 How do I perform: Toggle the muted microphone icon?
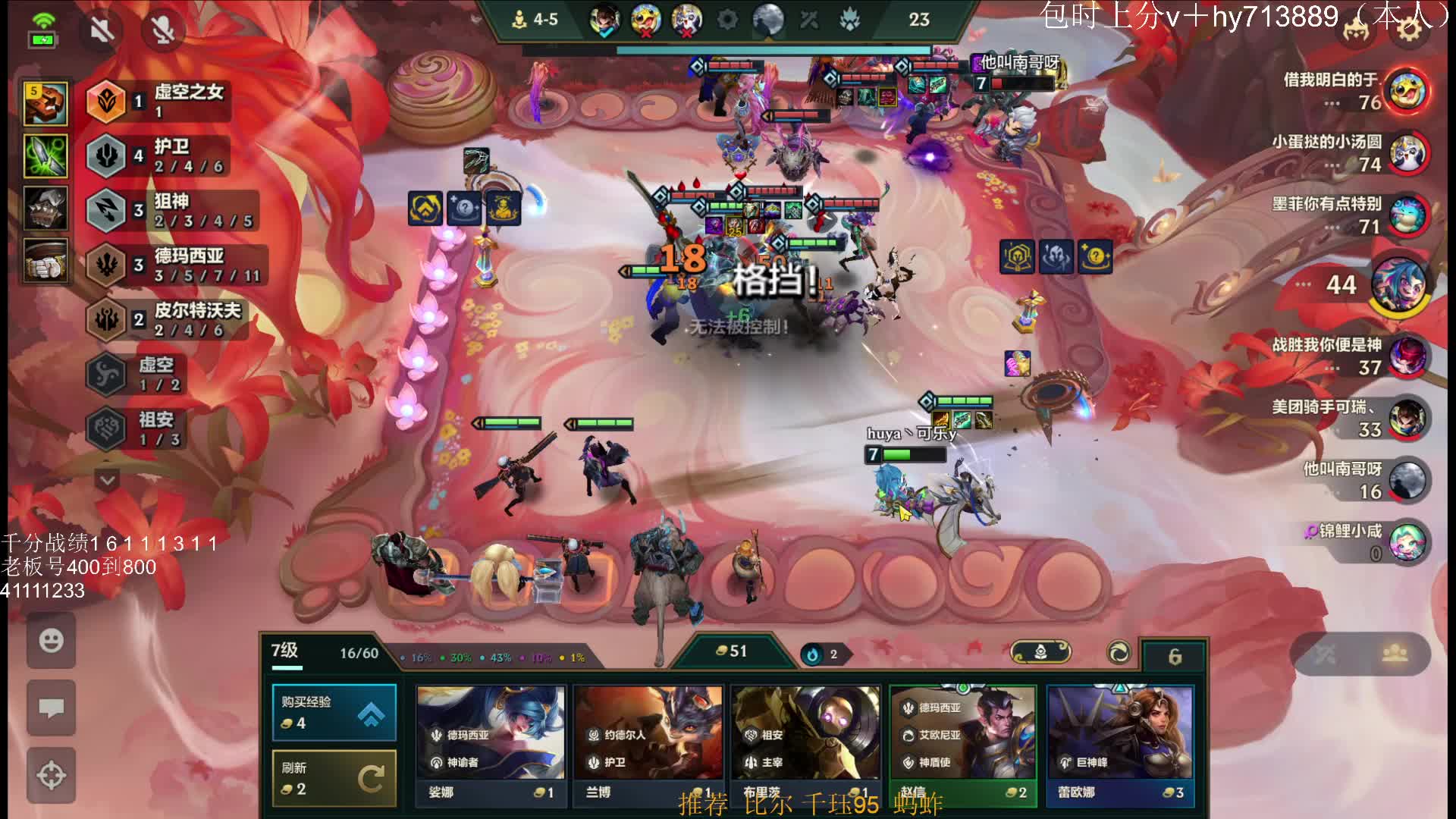pyautogui.click(x=163, y=30)
